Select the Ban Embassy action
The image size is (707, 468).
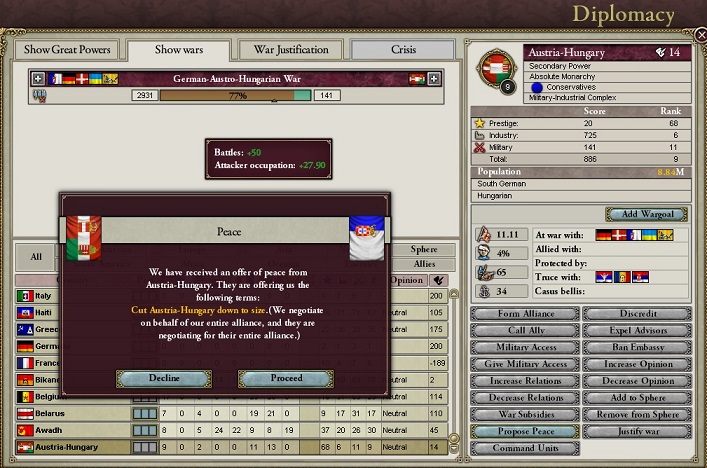tap(639, 347)
